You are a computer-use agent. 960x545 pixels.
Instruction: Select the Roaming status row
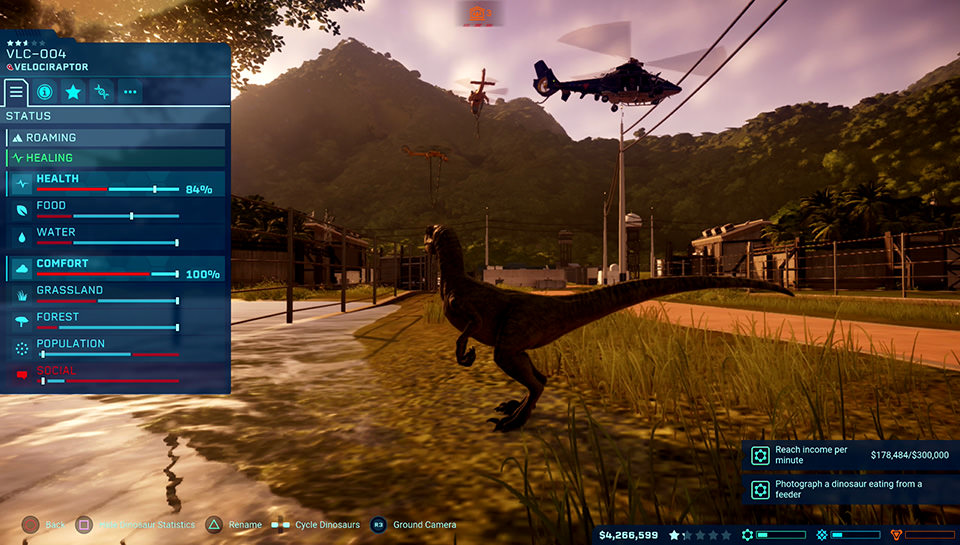pos(115,138)
